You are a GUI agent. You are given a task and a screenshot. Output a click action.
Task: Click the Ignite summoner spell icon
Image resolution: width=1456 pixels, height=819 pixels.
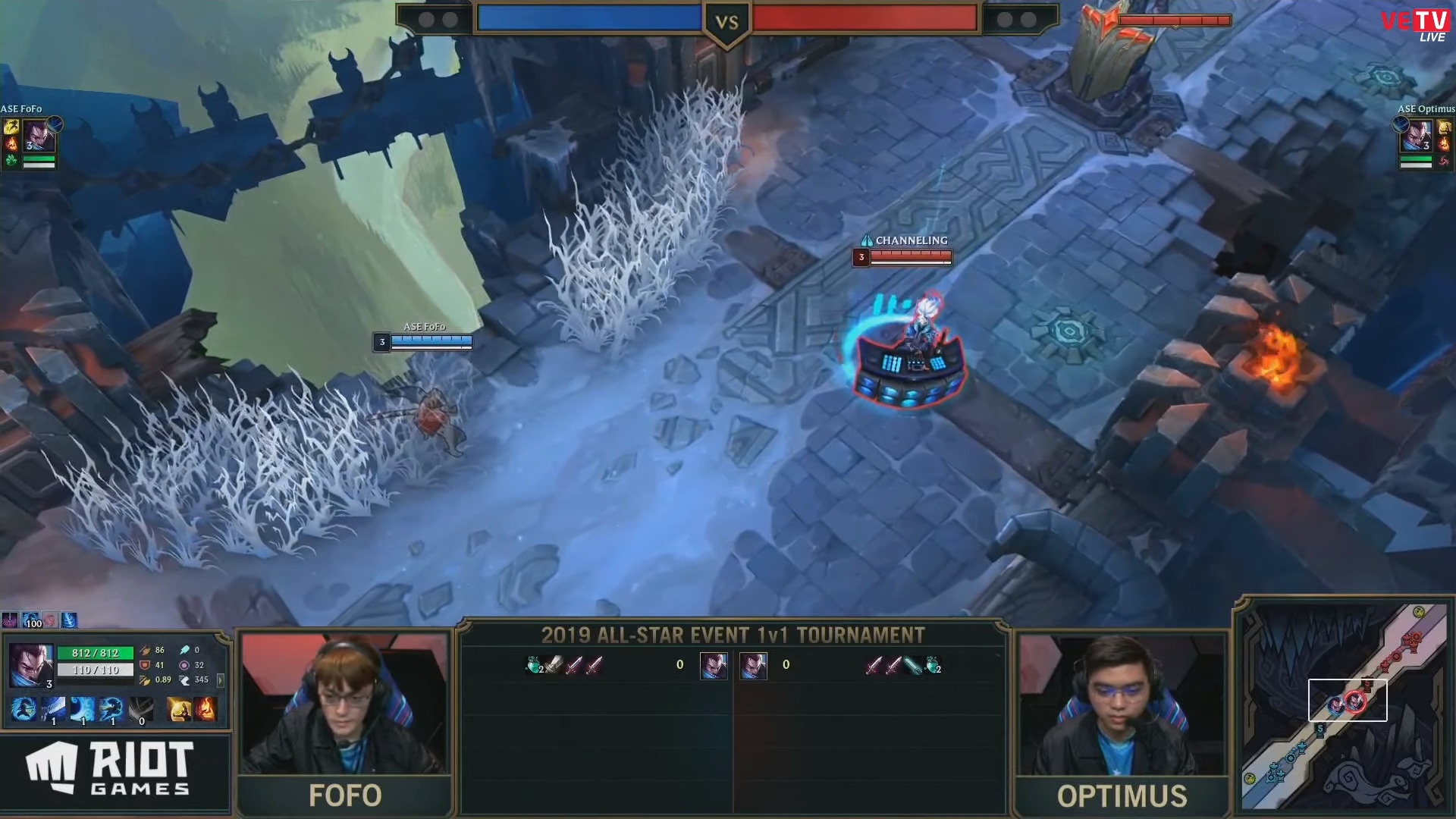coord(206,709)
